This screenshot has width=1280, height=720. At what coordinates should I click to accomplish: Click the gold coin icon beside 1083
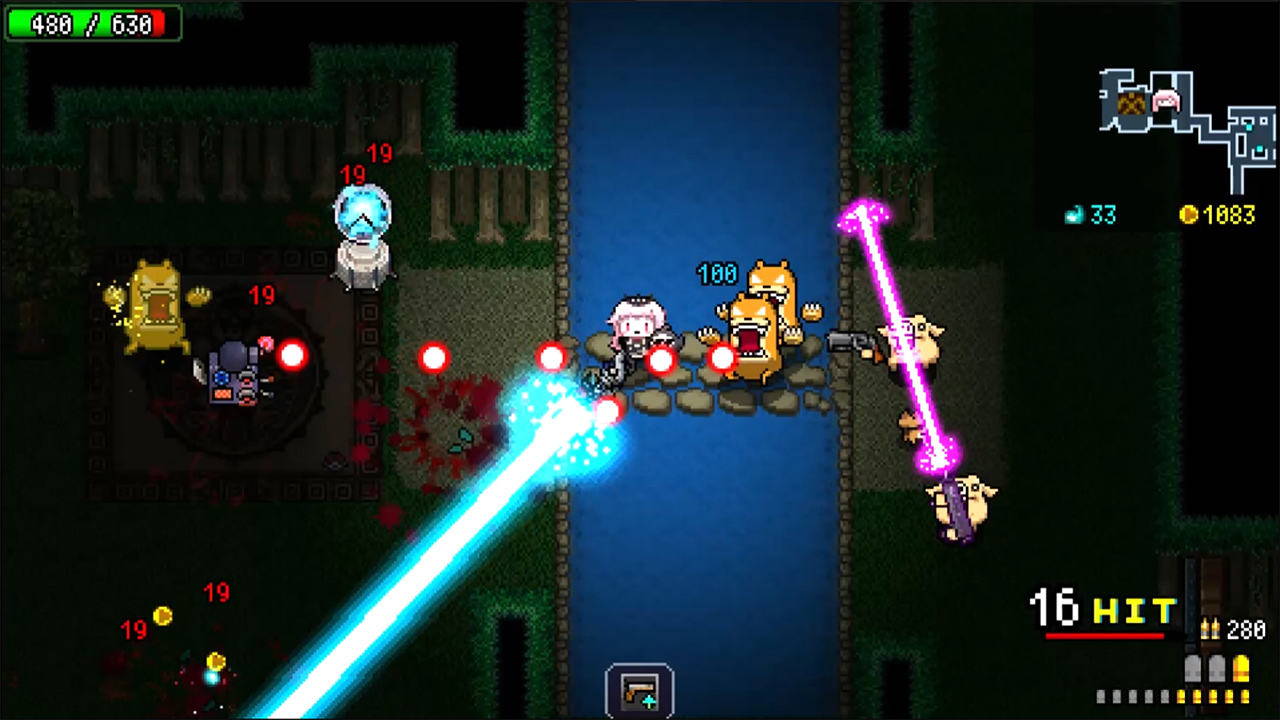tap(1189, 215)
